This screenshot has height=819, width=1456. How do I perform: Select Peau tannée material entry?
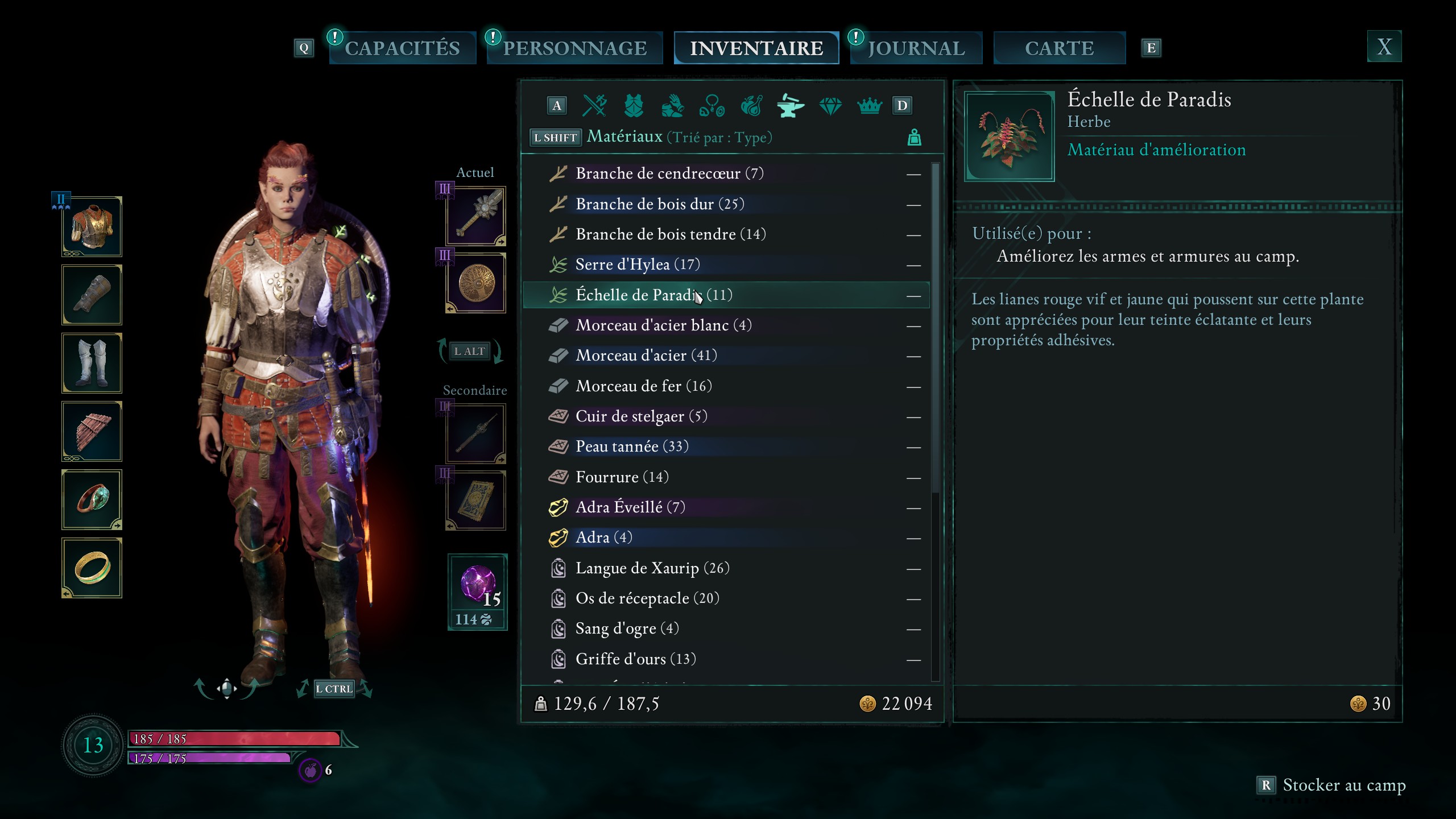tap(631, 446)
